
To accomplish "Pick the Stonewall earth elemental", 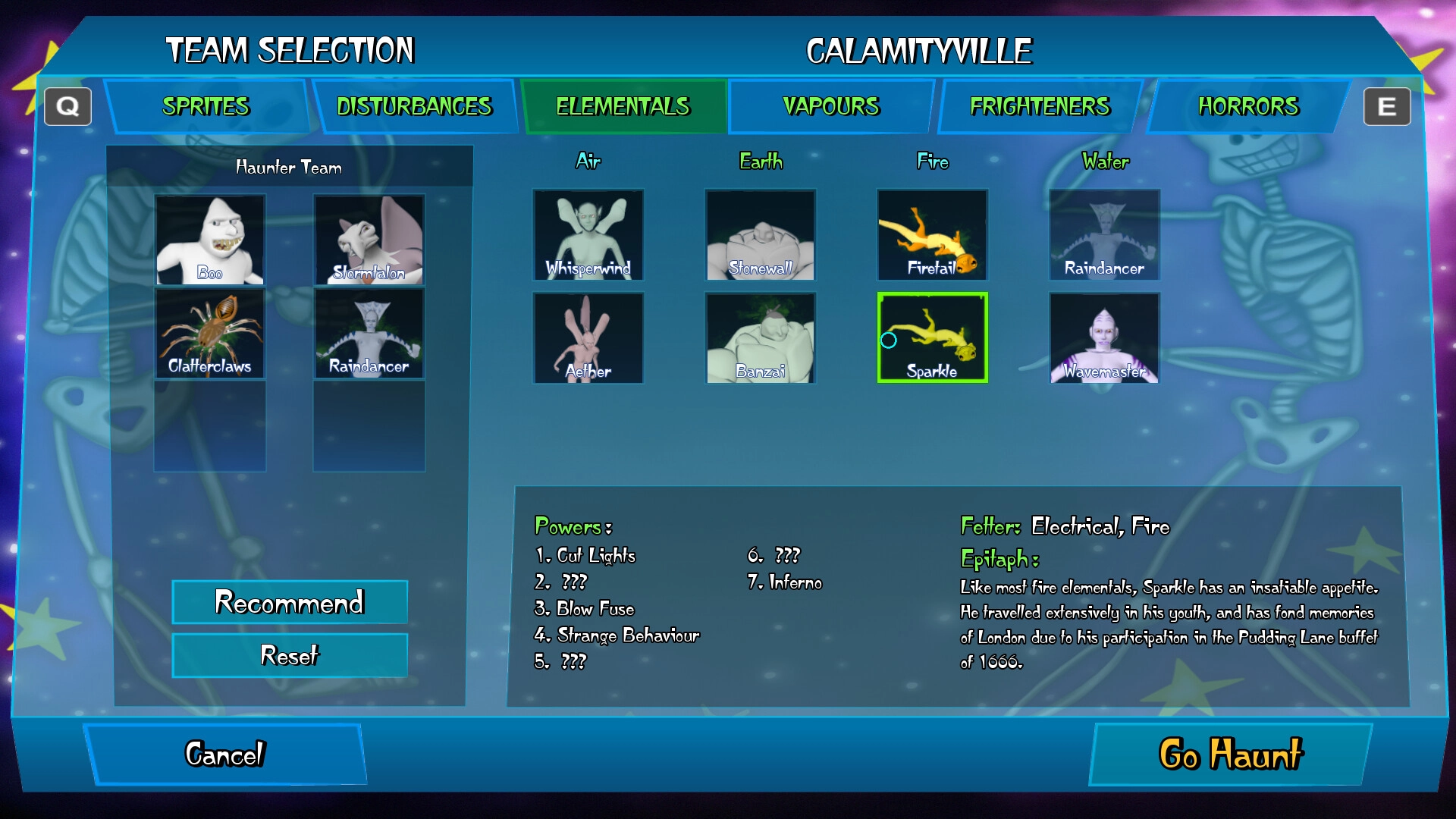I will pos(761,235).
